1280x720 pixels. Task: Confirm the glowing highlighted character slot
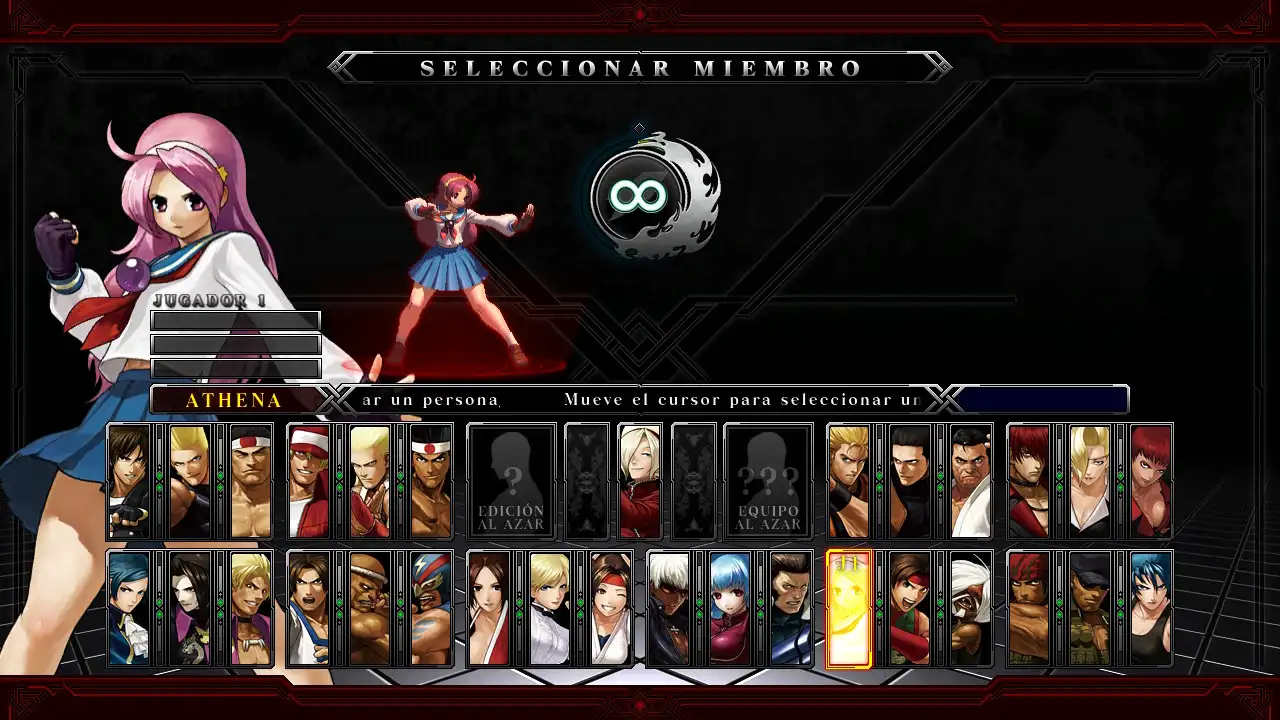click(849, 607)
